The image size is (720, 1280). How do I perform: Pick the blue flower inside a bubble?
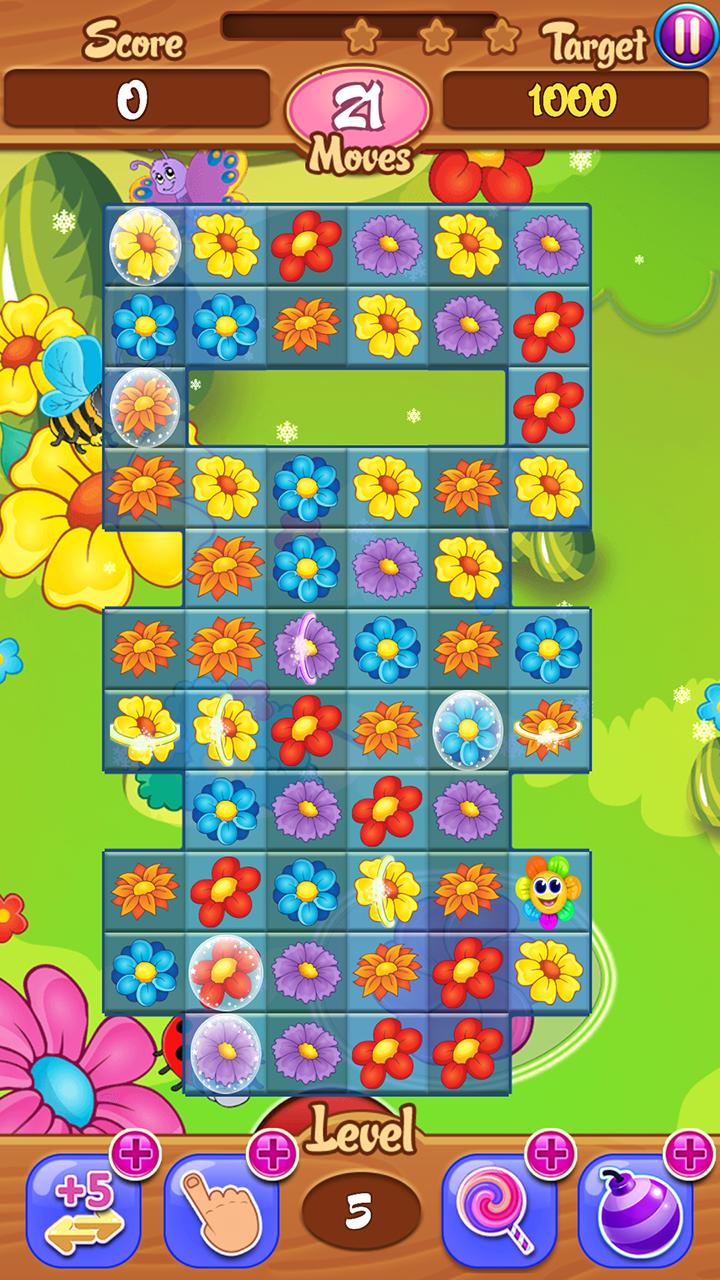pos(467,730)
